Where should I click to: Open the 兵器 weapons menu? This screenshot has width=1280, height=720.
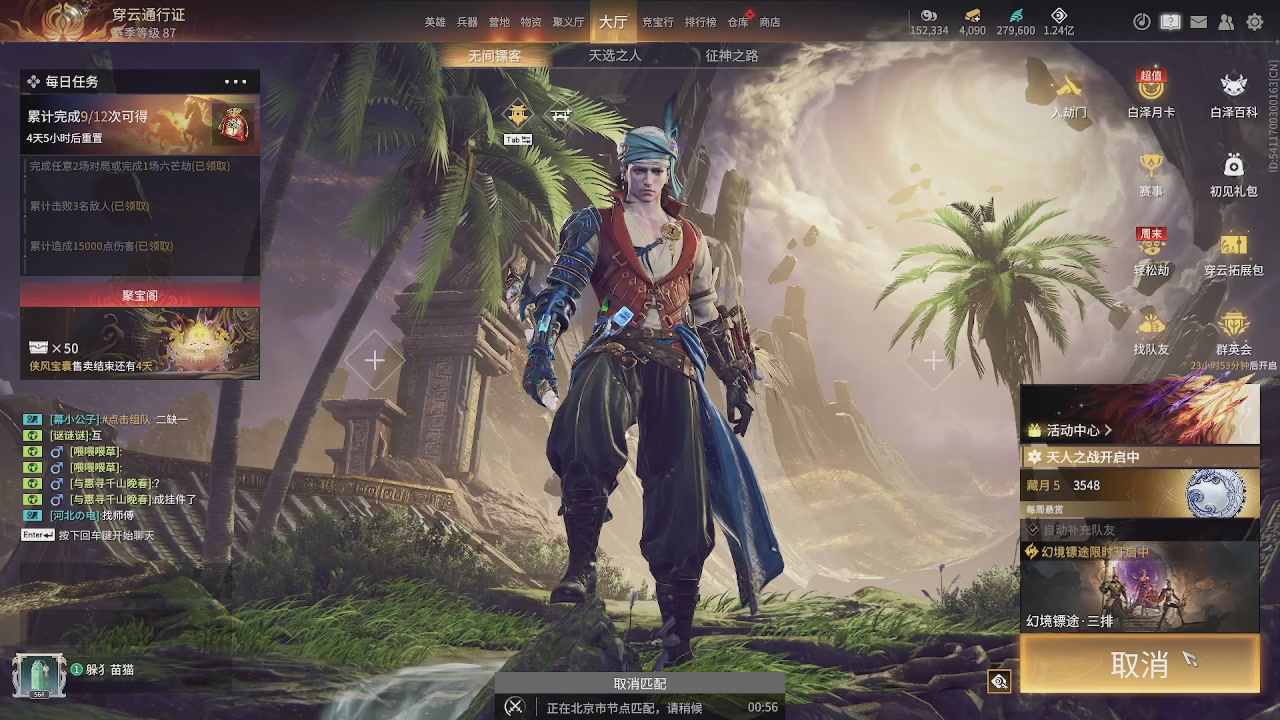coord(467,22)
